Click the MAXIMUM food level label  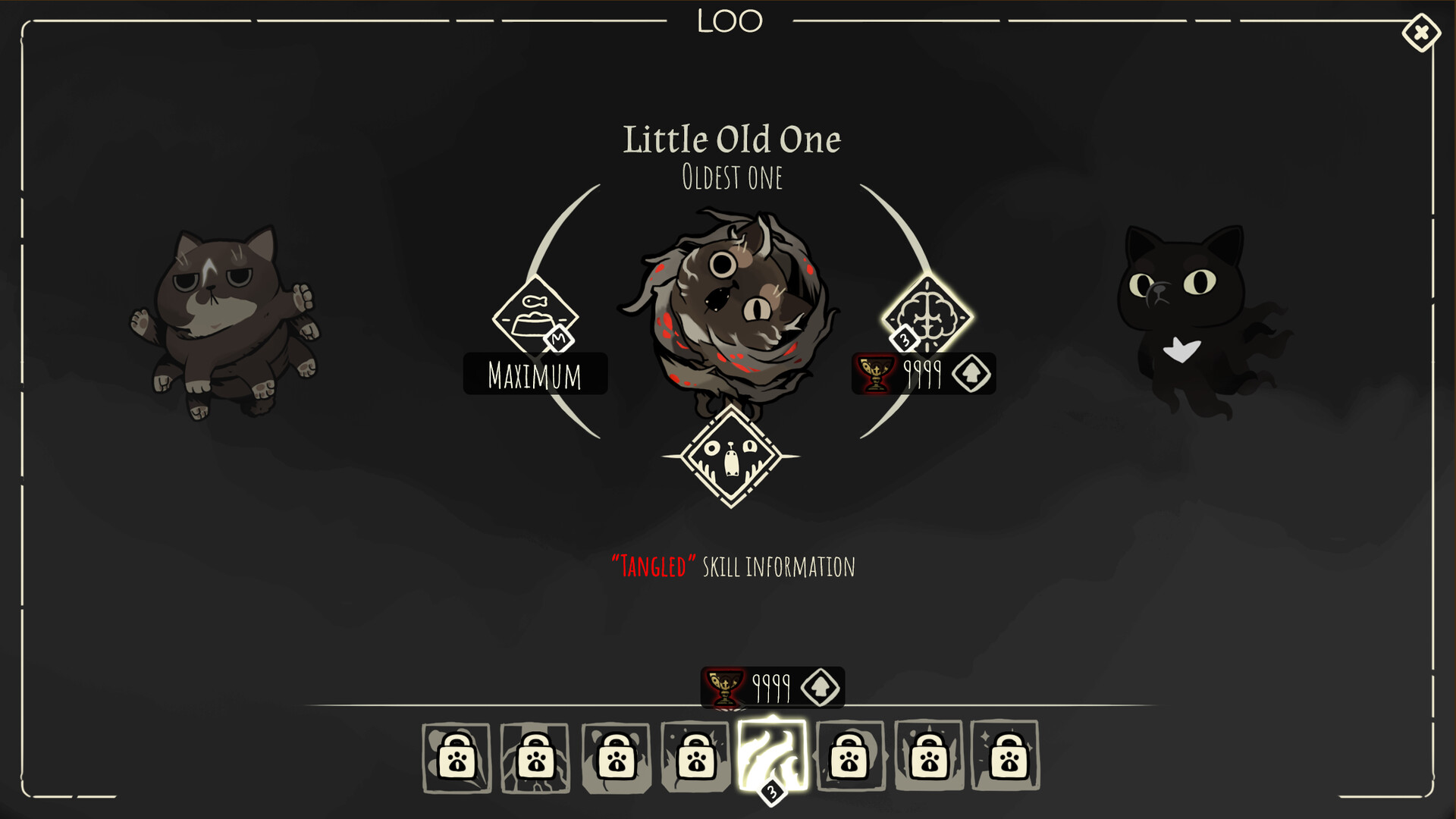tap(535, 373)
